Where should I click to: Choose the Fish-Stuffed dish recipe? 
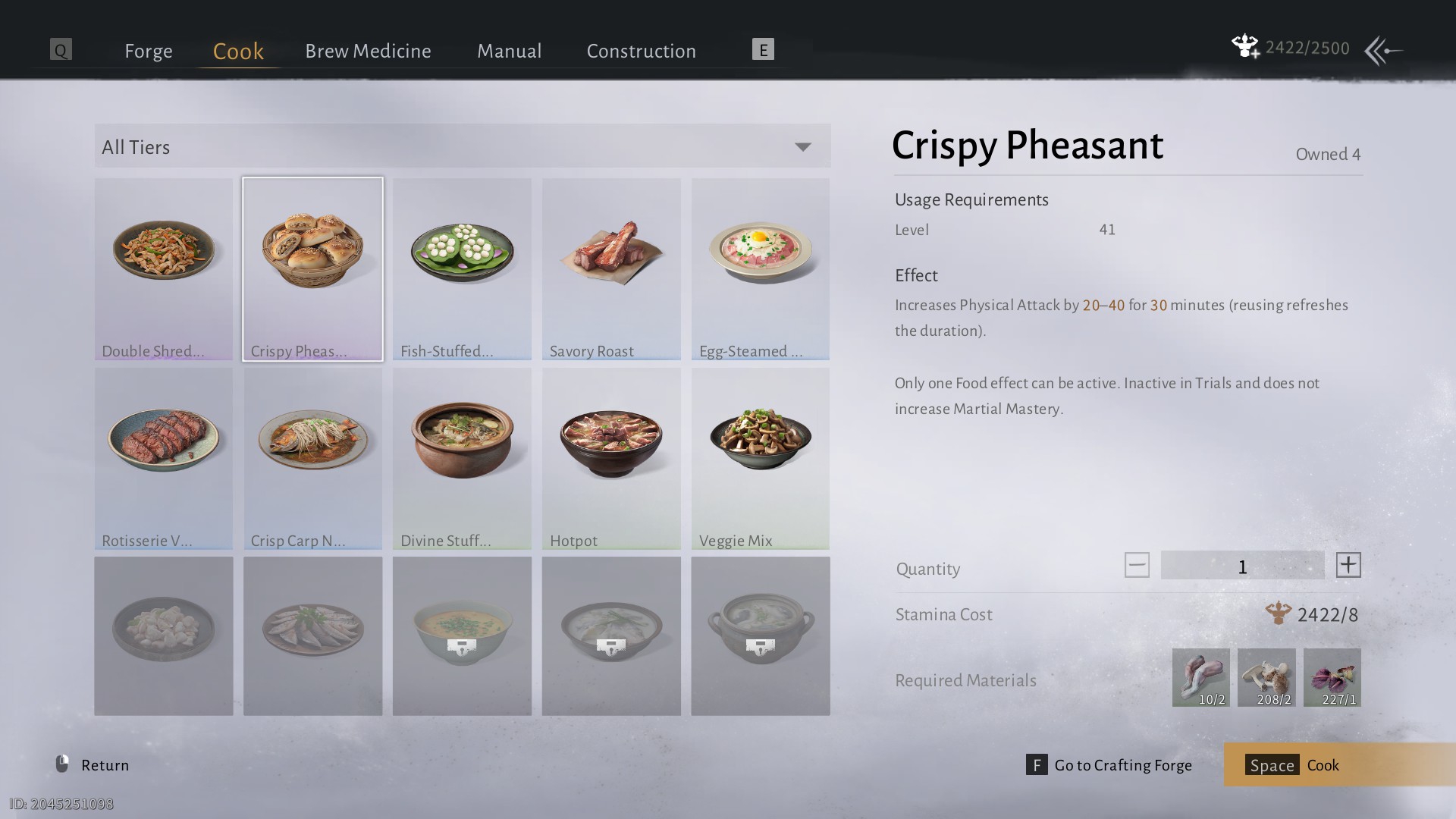[462, 268]
